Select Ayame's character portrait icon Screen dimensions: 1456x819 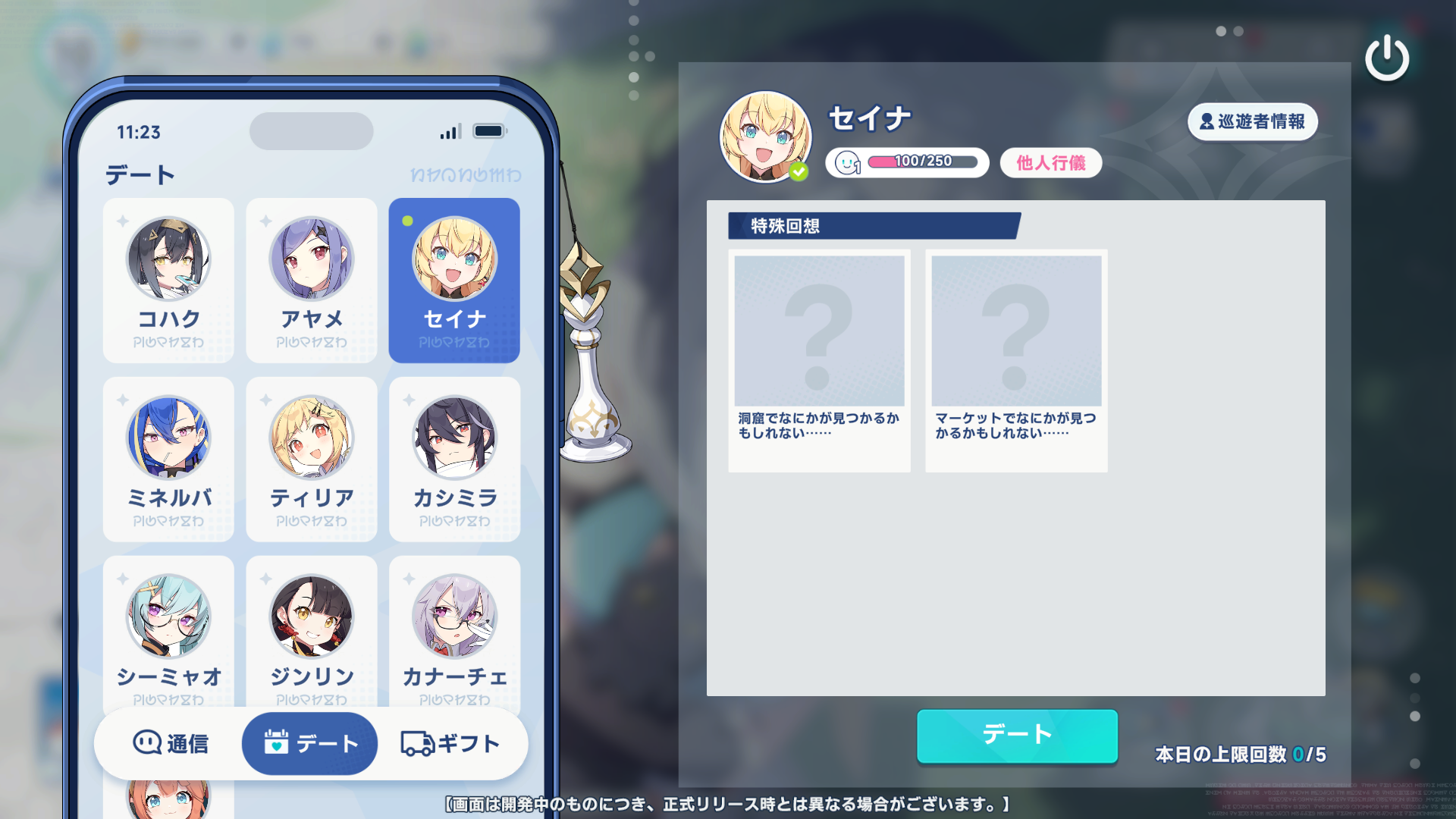coord(311,259)
